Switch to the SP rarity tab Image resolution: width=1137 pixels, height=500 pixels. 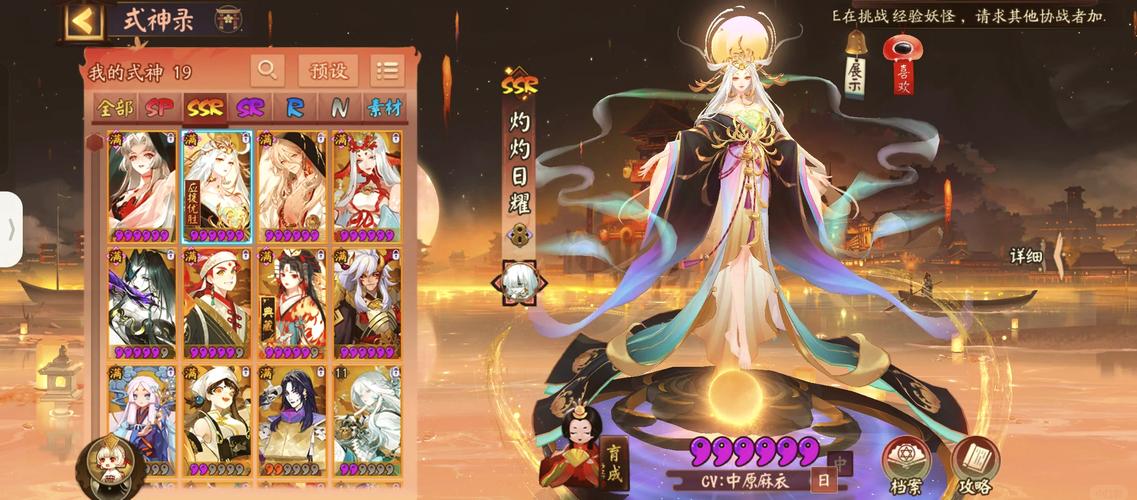pyautogui.click(x=159, y=108)
